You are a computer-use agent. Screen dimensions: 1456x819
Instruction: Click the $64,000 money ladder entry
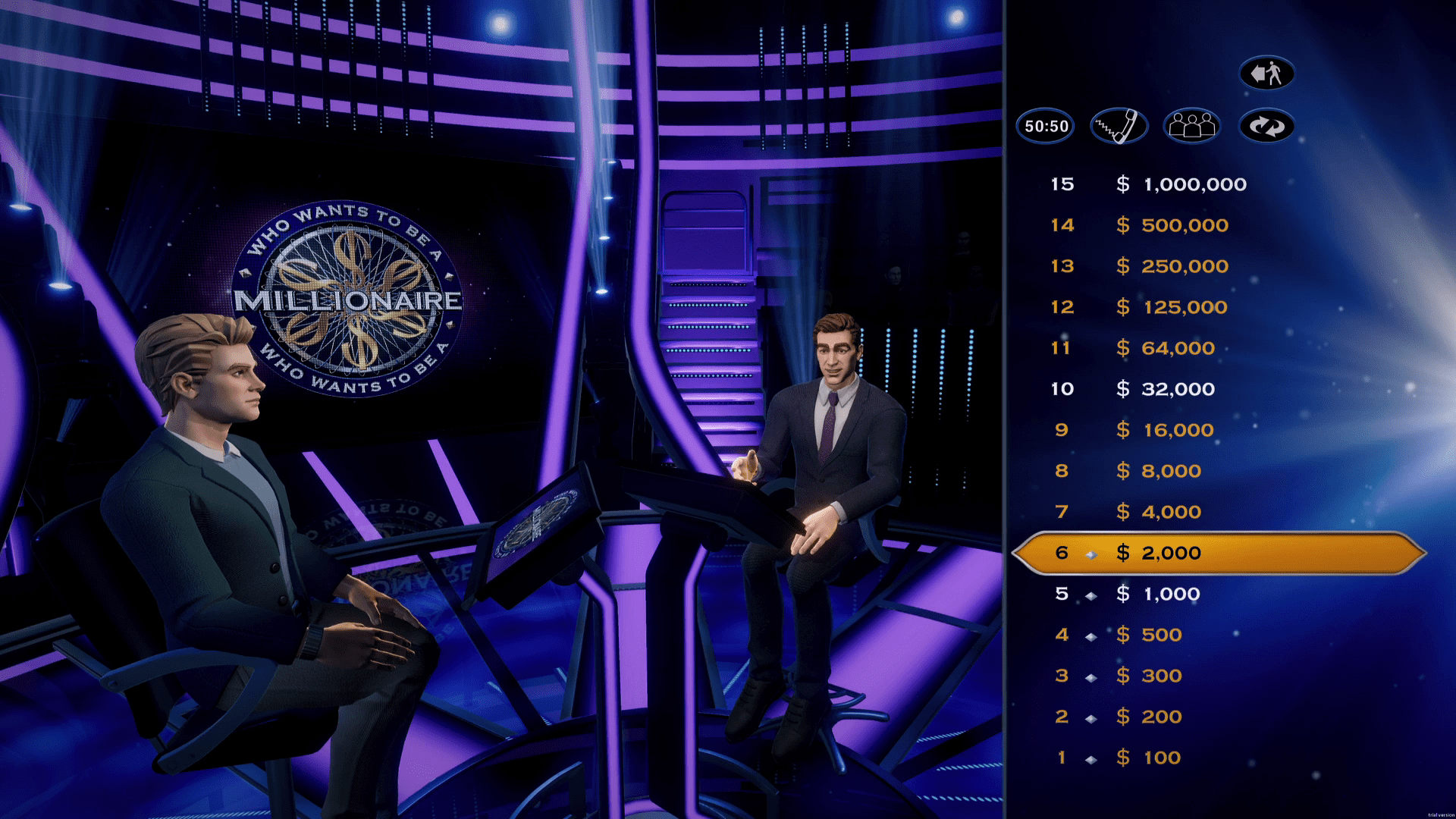(x=1164, y=348)
